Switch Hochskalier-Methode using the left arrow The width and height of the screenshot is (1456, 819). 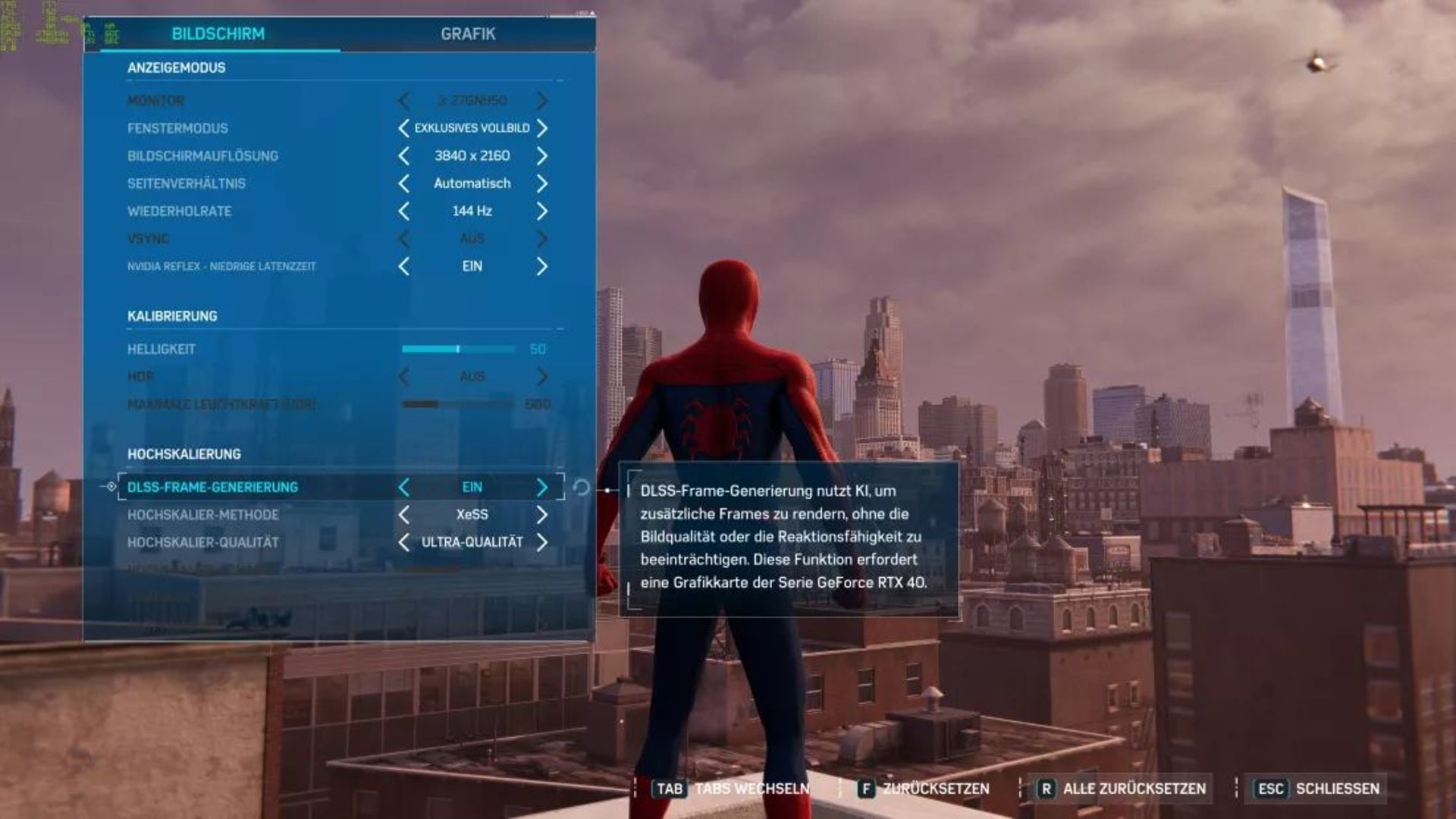tap(403, 515)
